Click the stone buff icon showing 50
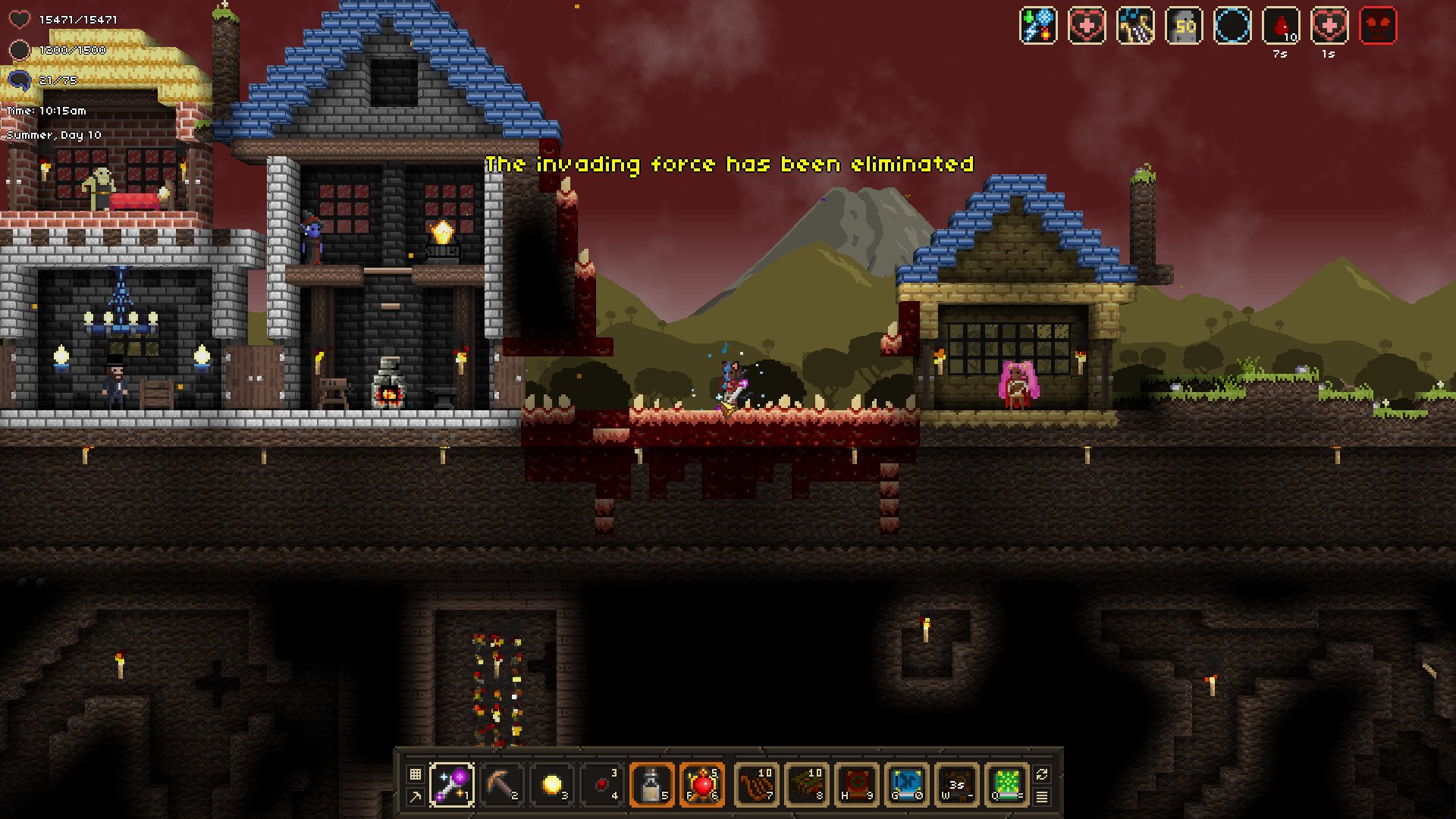Viewport: 1456px width, 819px height. click(x=1186, y=27)
